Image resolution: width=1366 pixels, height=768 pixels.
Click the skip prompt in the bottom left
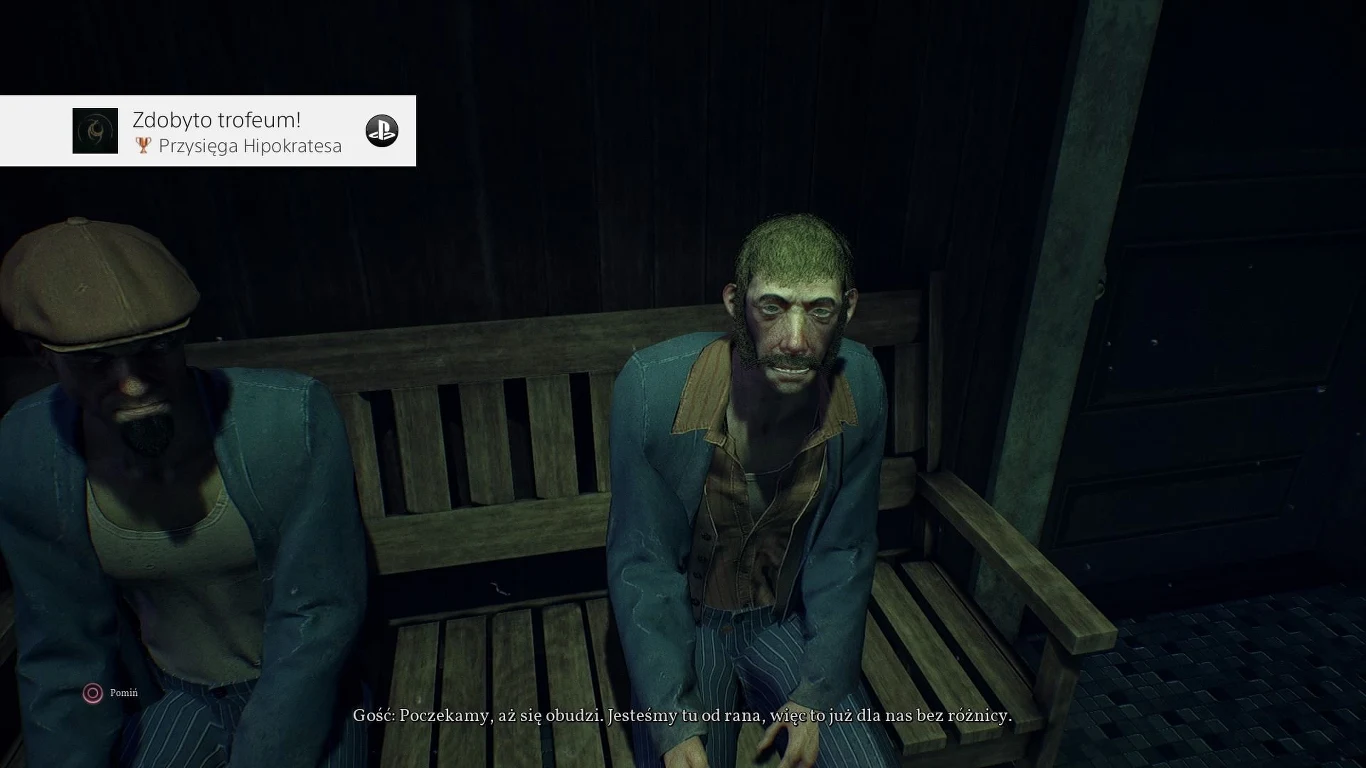[x=110, y=693]
